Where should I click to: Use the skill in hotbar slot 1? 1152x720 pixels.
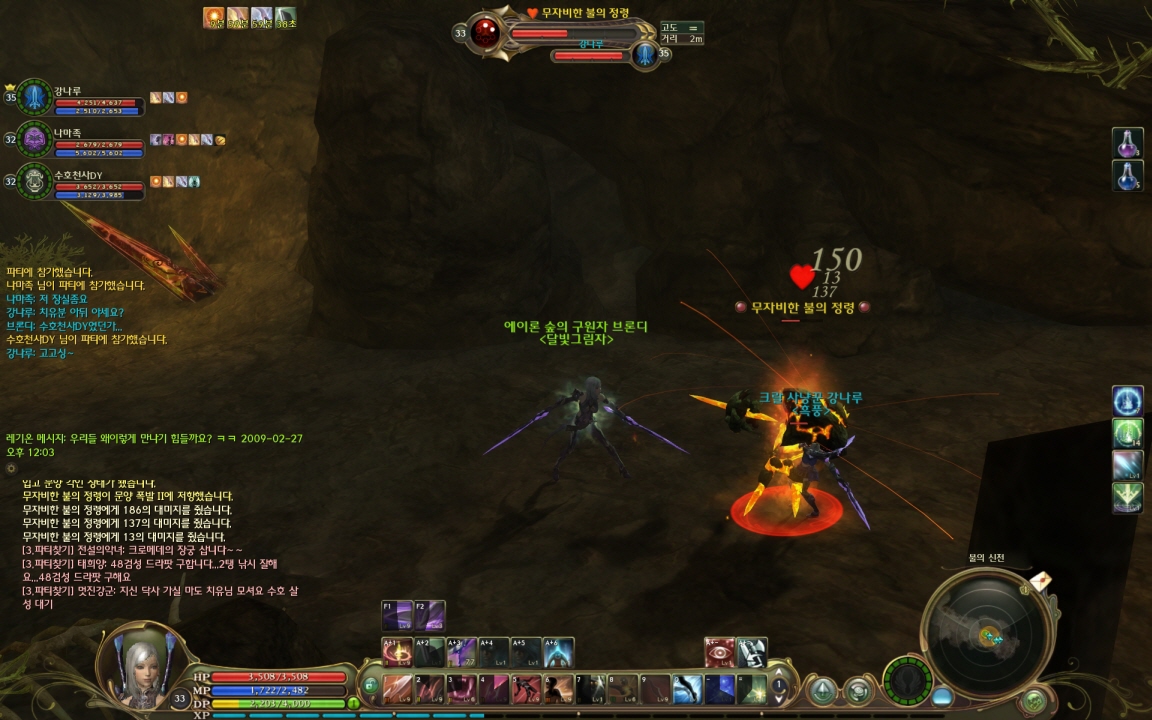click(397, 688)
